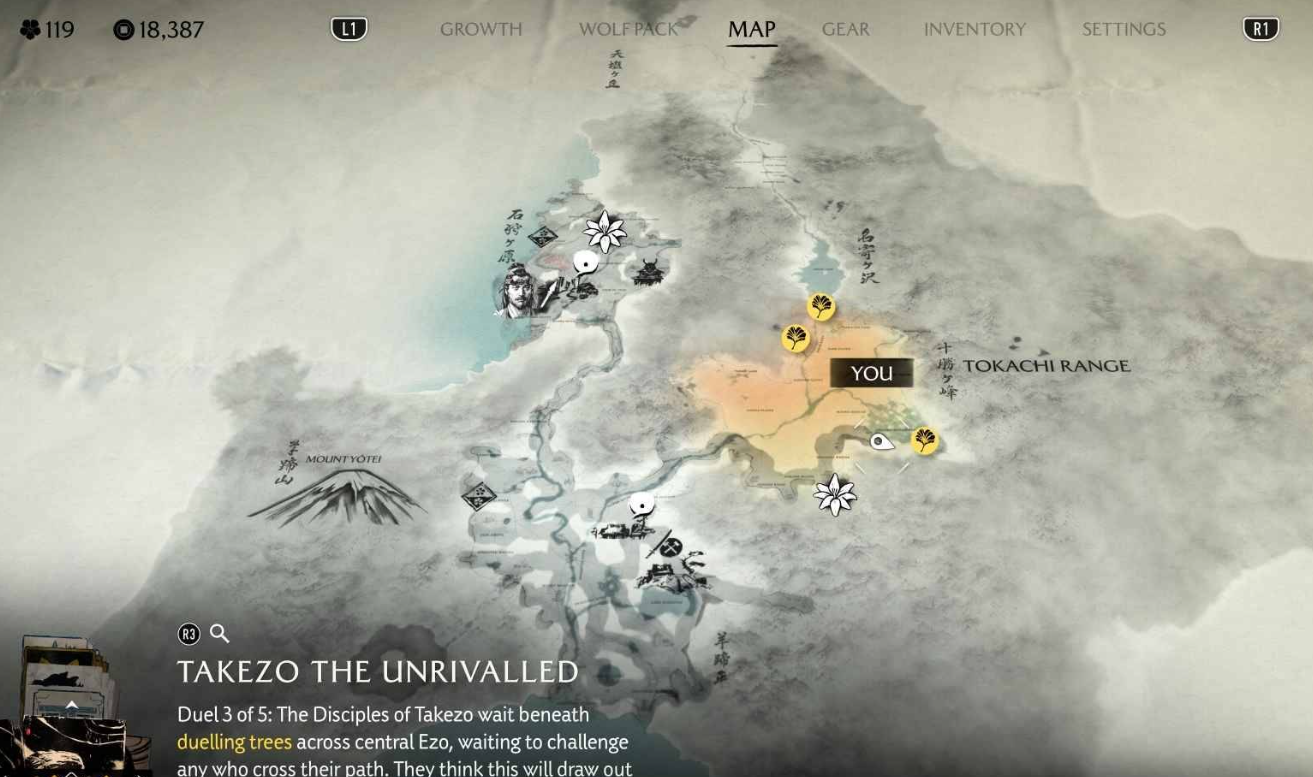Open the Inventory tab

click(974, 29)
